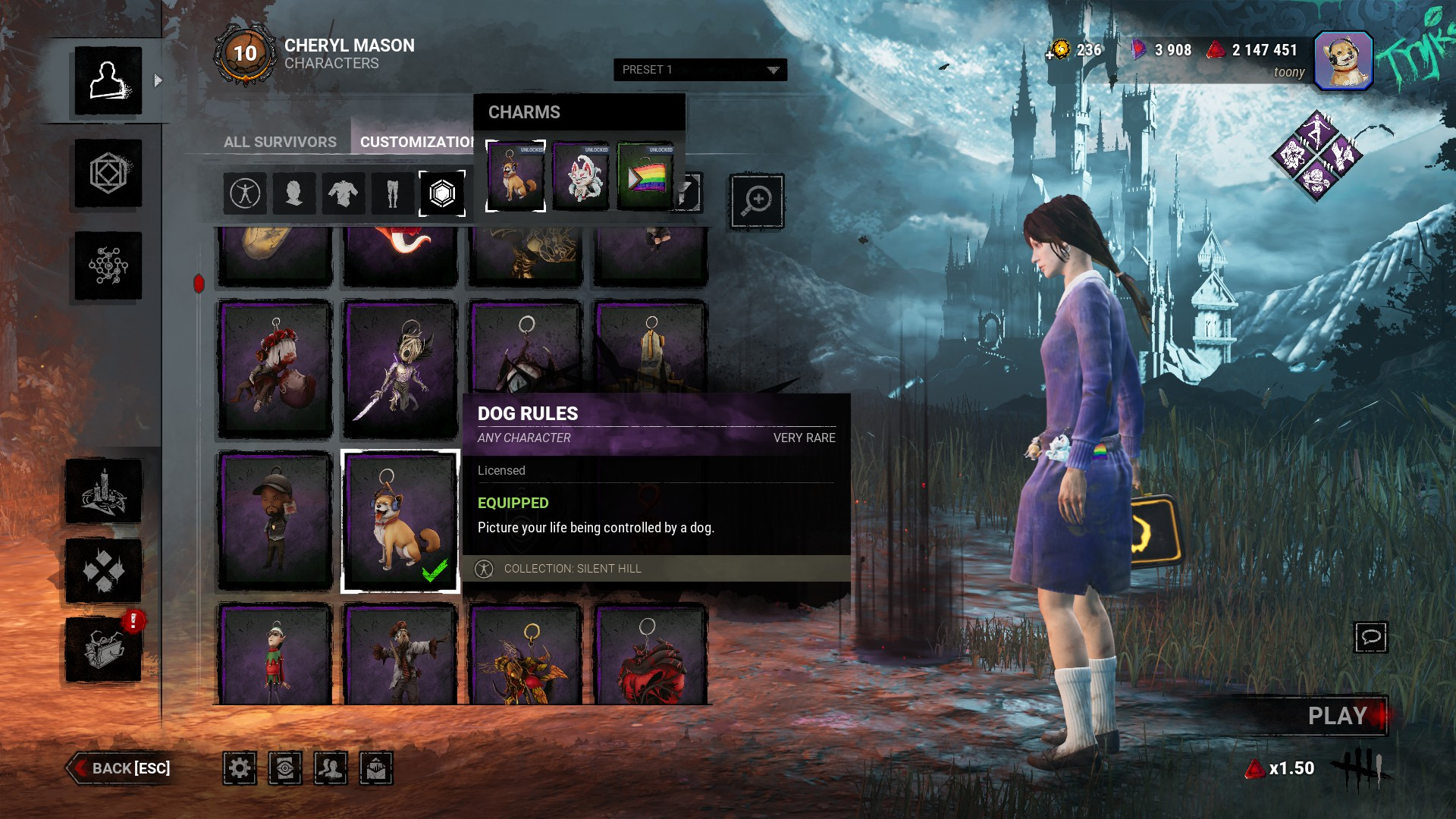Open the Preset 1 dropdown

[699, 70]
